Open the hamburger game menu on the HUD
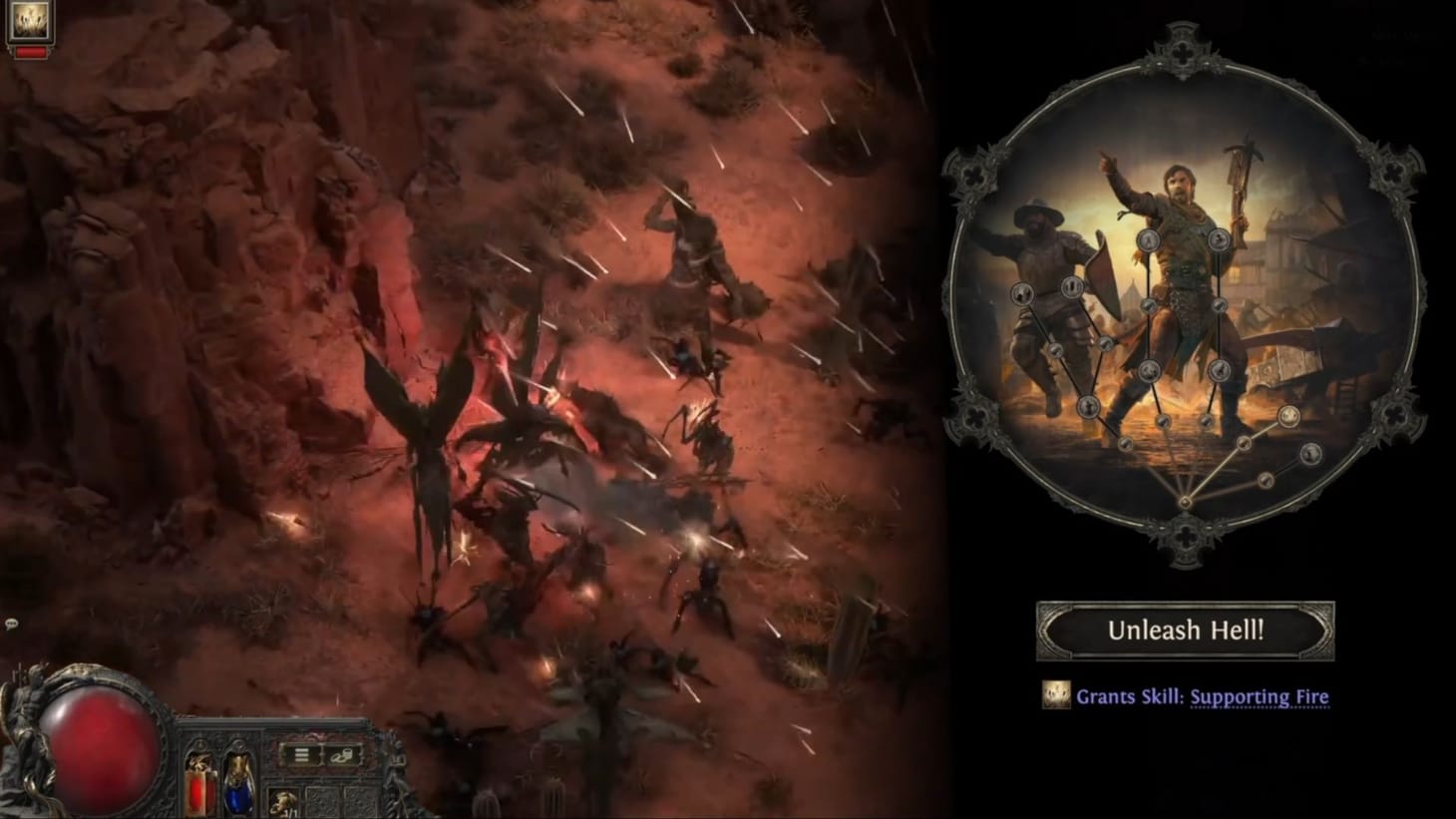1456x819 pixels. (301, 755)
